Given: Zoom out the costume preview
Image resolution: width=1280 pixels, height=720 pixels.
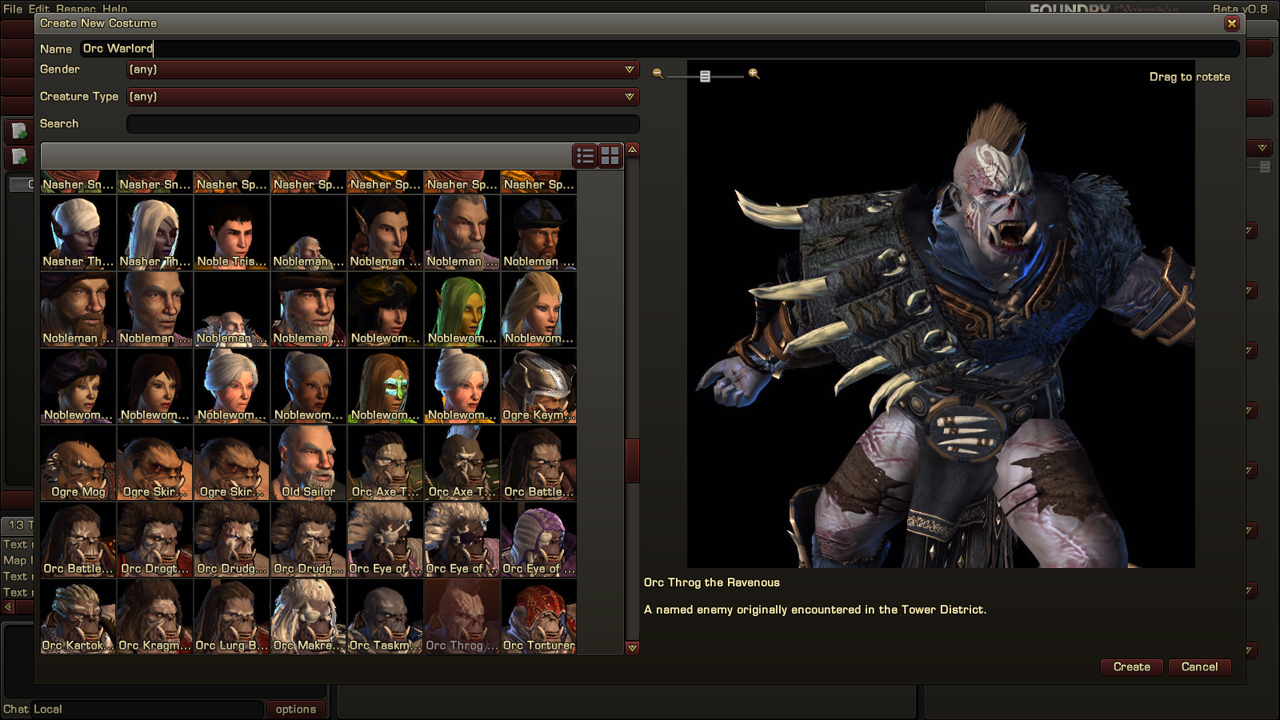Looking at the screenshot, I should [658, 74].
